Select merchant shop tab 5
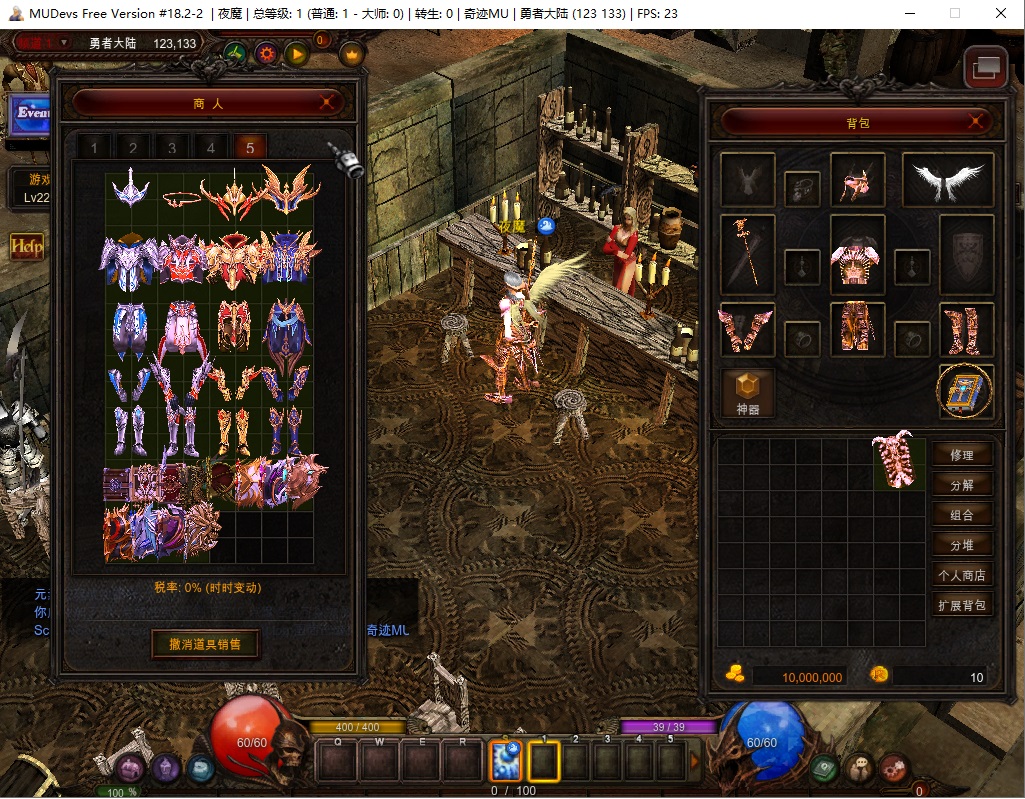Screen dimensions: 1025x799 click(249, 148)
